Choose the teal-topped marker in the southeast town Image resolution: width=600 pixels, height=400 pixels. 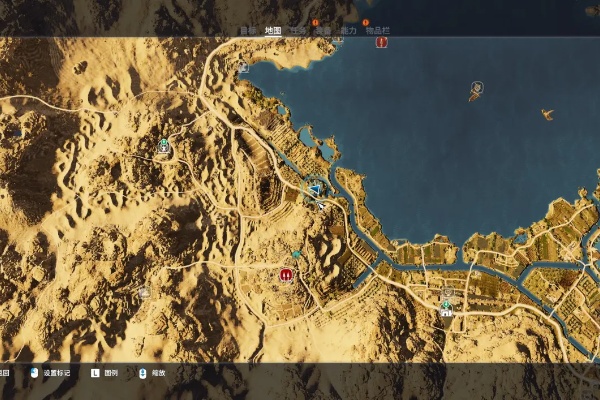(447, 308)
